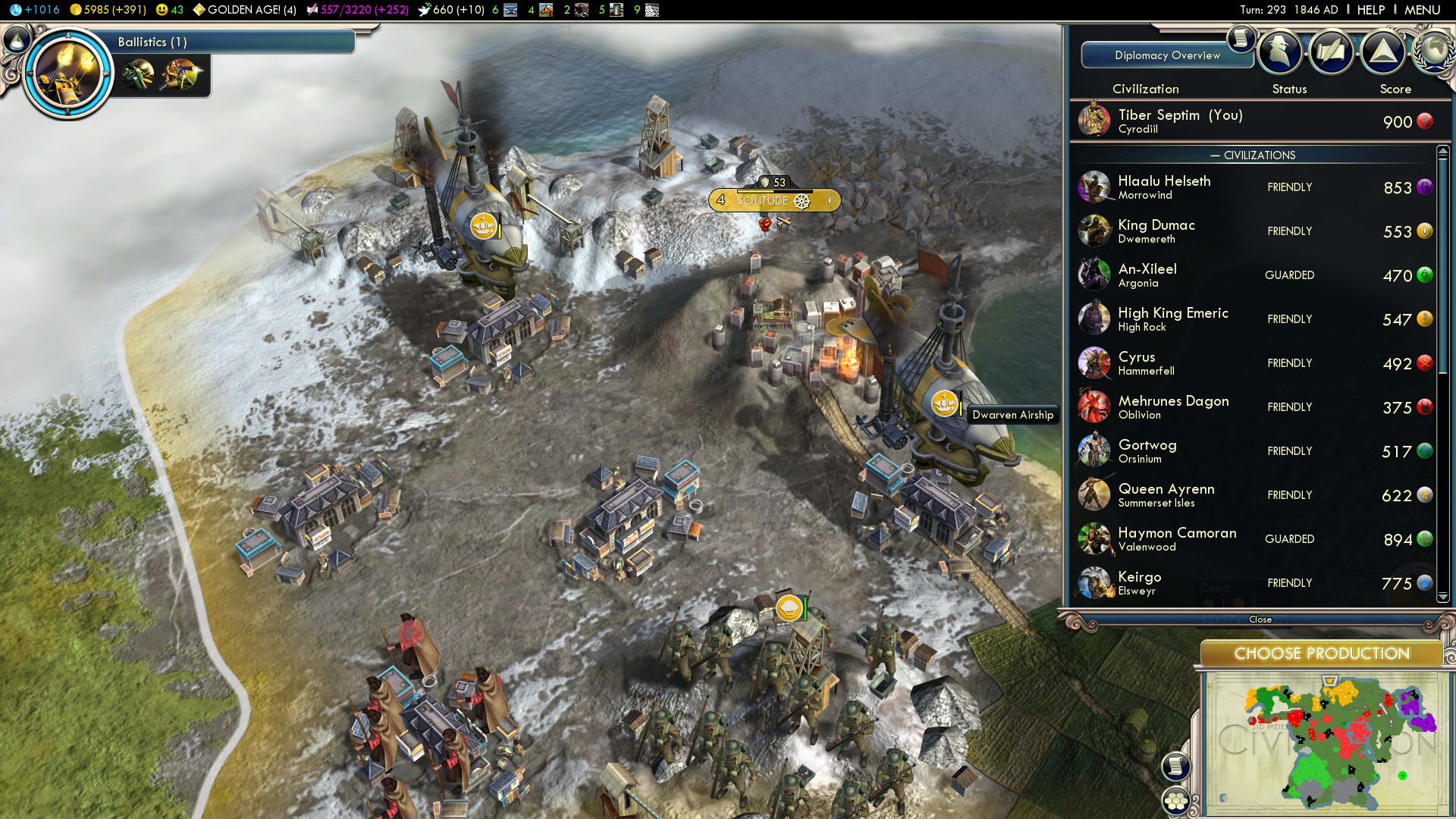Click the CHOOSE PRODUCTION button
1456x819 pixels.
point(1321,654)
